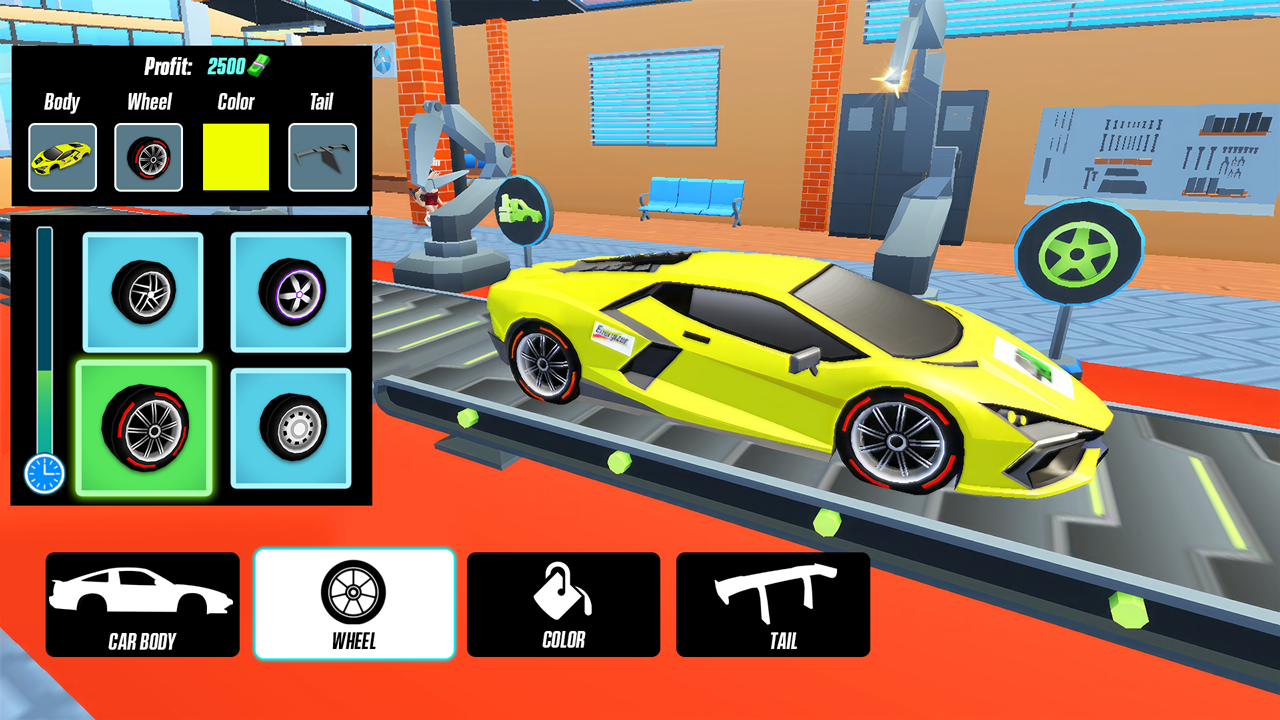The image size is (1280, 720).
Task: Expand the Wheel preview thumbnail
Action: pyautogui.click(x=149, y=156)
